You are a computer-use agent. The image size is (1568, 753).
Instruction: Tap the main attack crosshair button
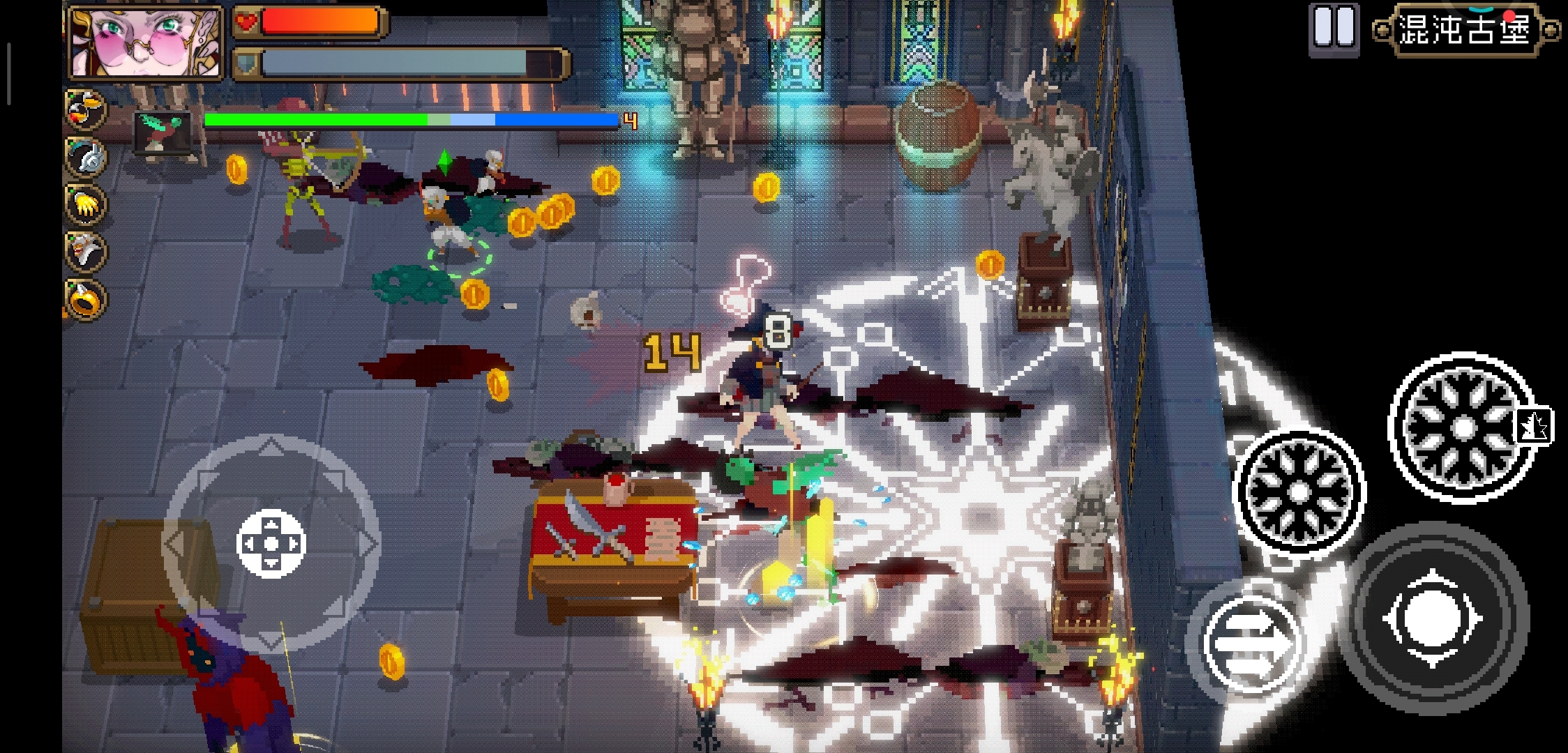click(1432, 618)
